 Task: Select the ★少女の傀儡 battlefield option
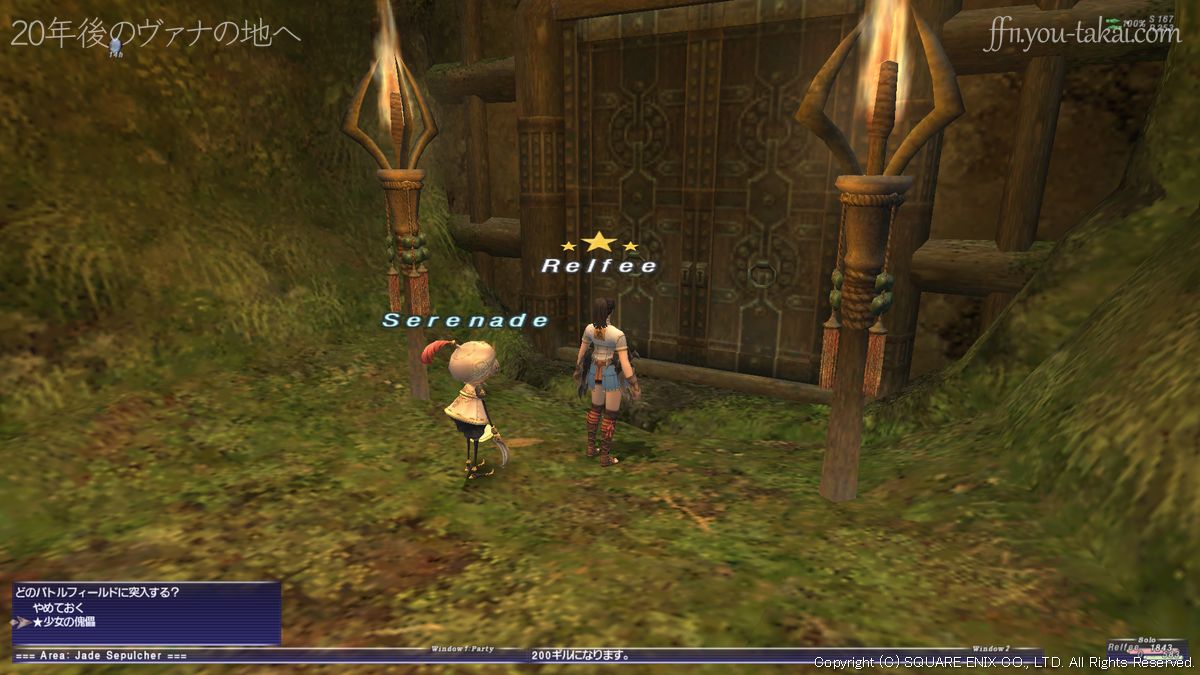64,622
